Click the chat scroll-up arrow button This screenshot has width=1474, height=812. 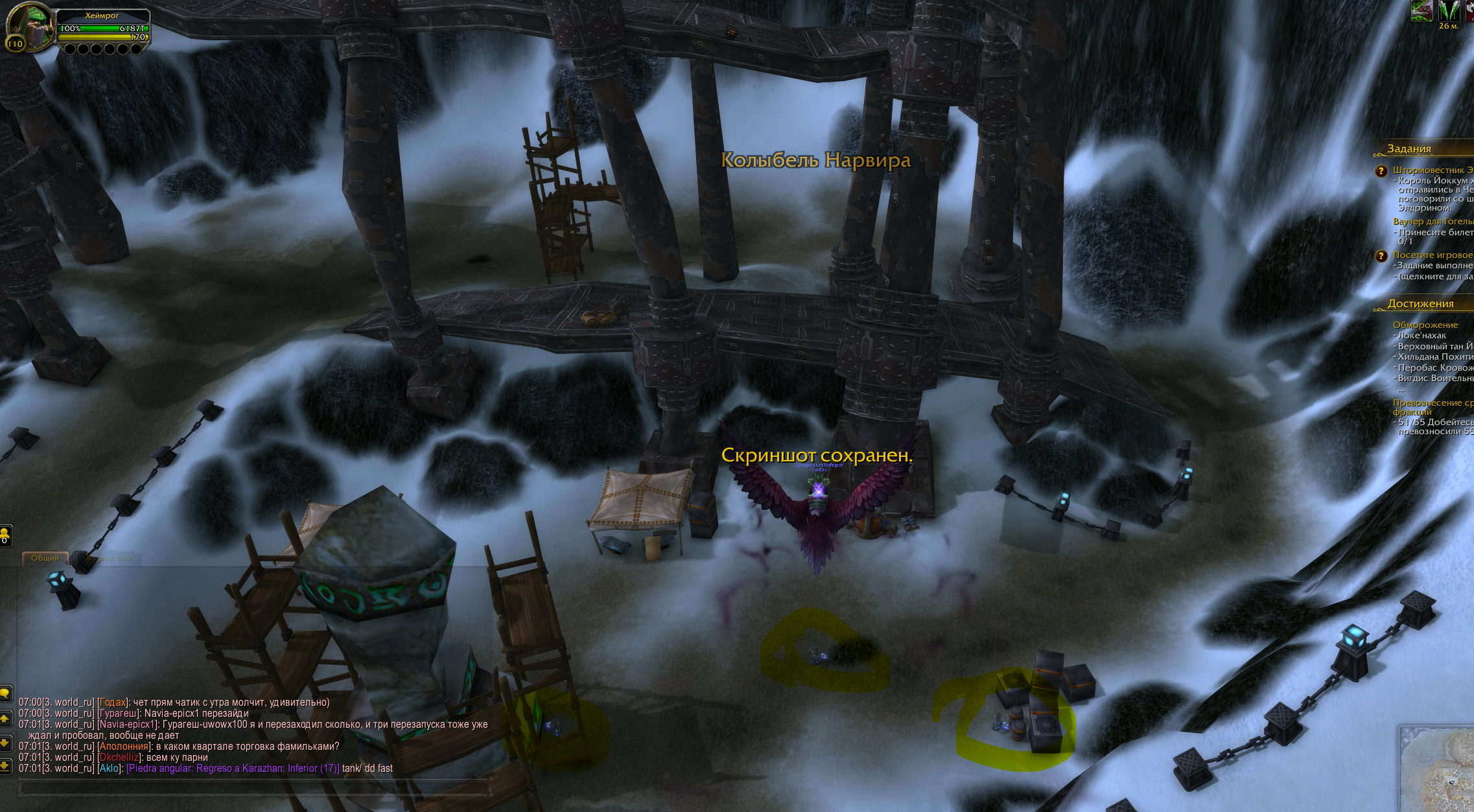(5, 718)
